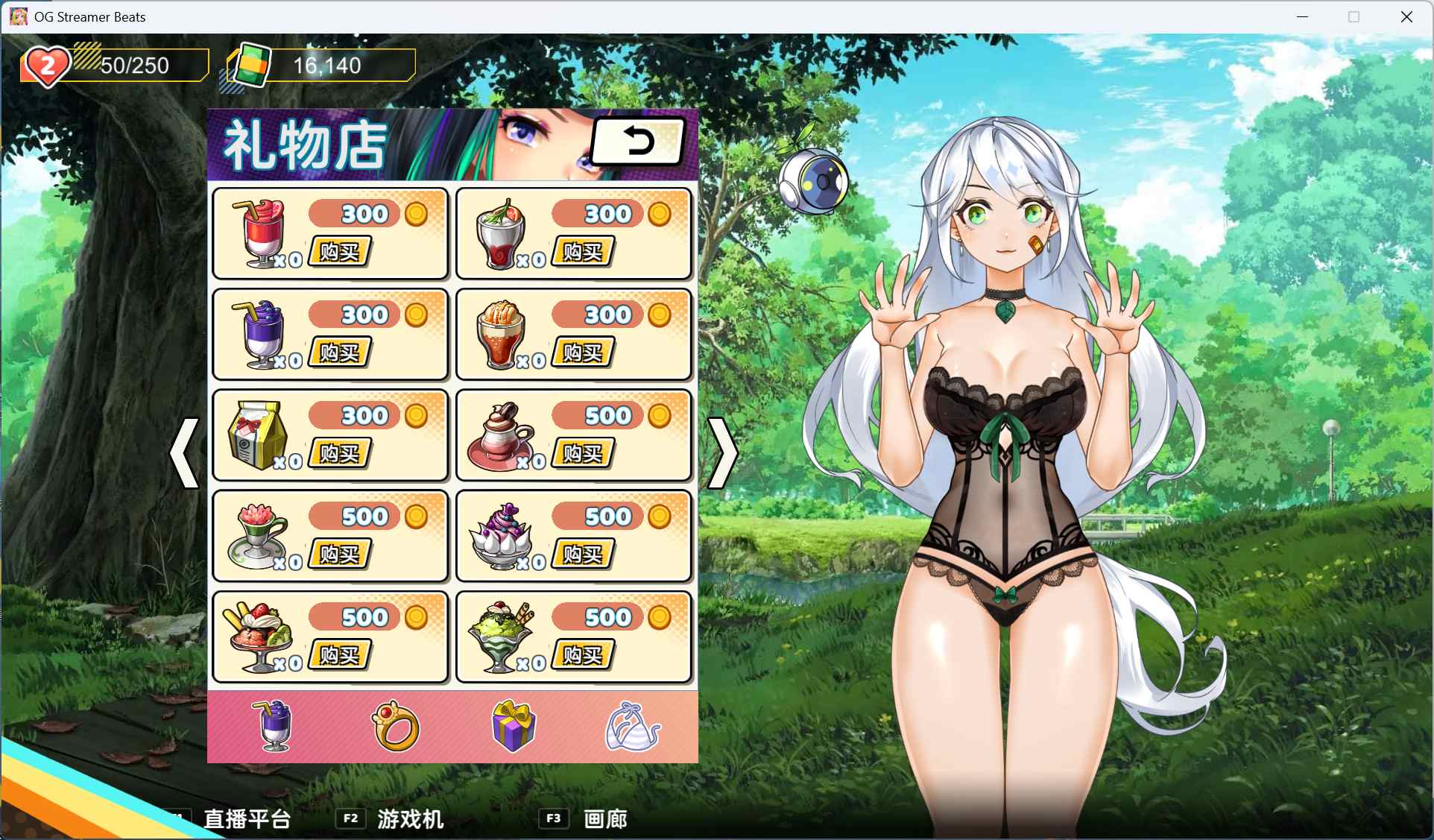This screenshot has width=1434, height=840.
Task: Click the floating robot drone companion
Action: (x=815, y=180)
